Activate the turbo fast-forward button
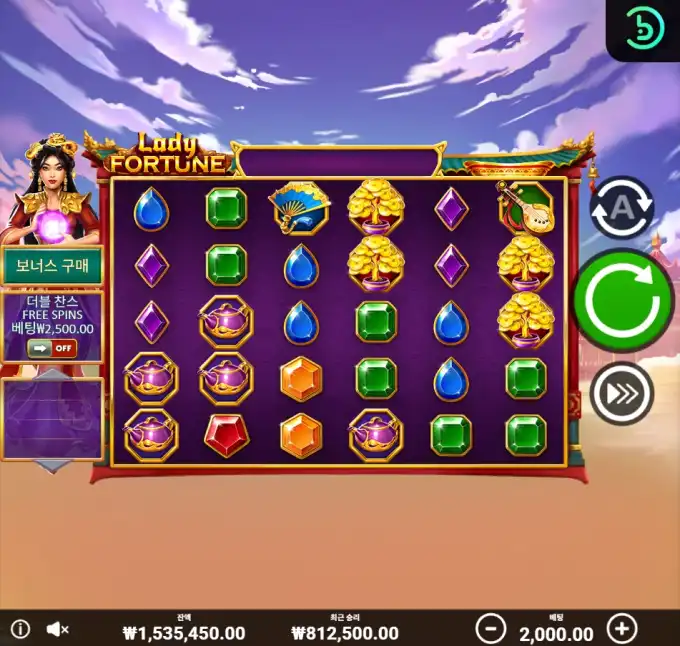Screen dimensions: 680x646 621,394
